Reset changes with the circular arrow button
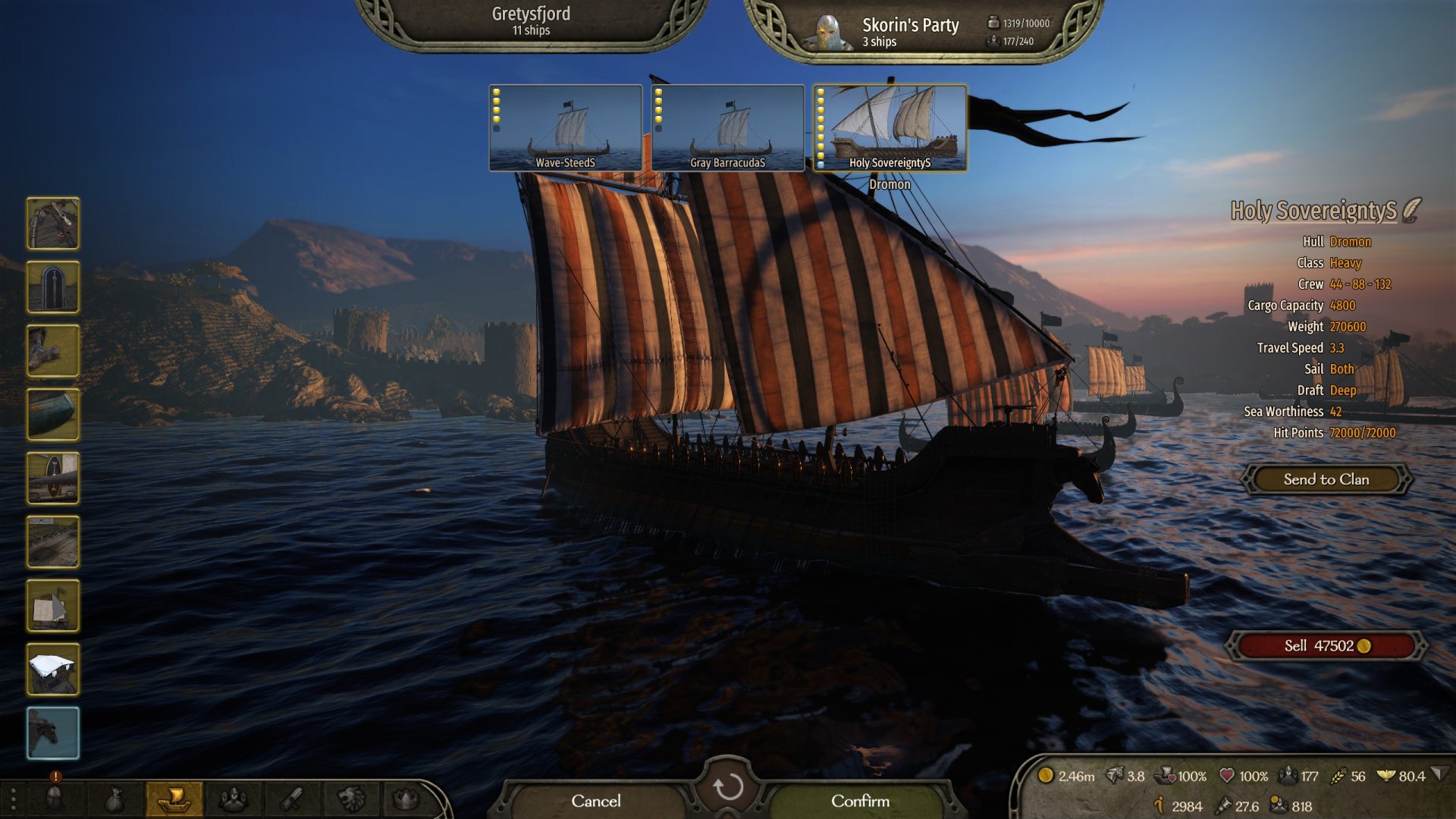 [728, 787]
